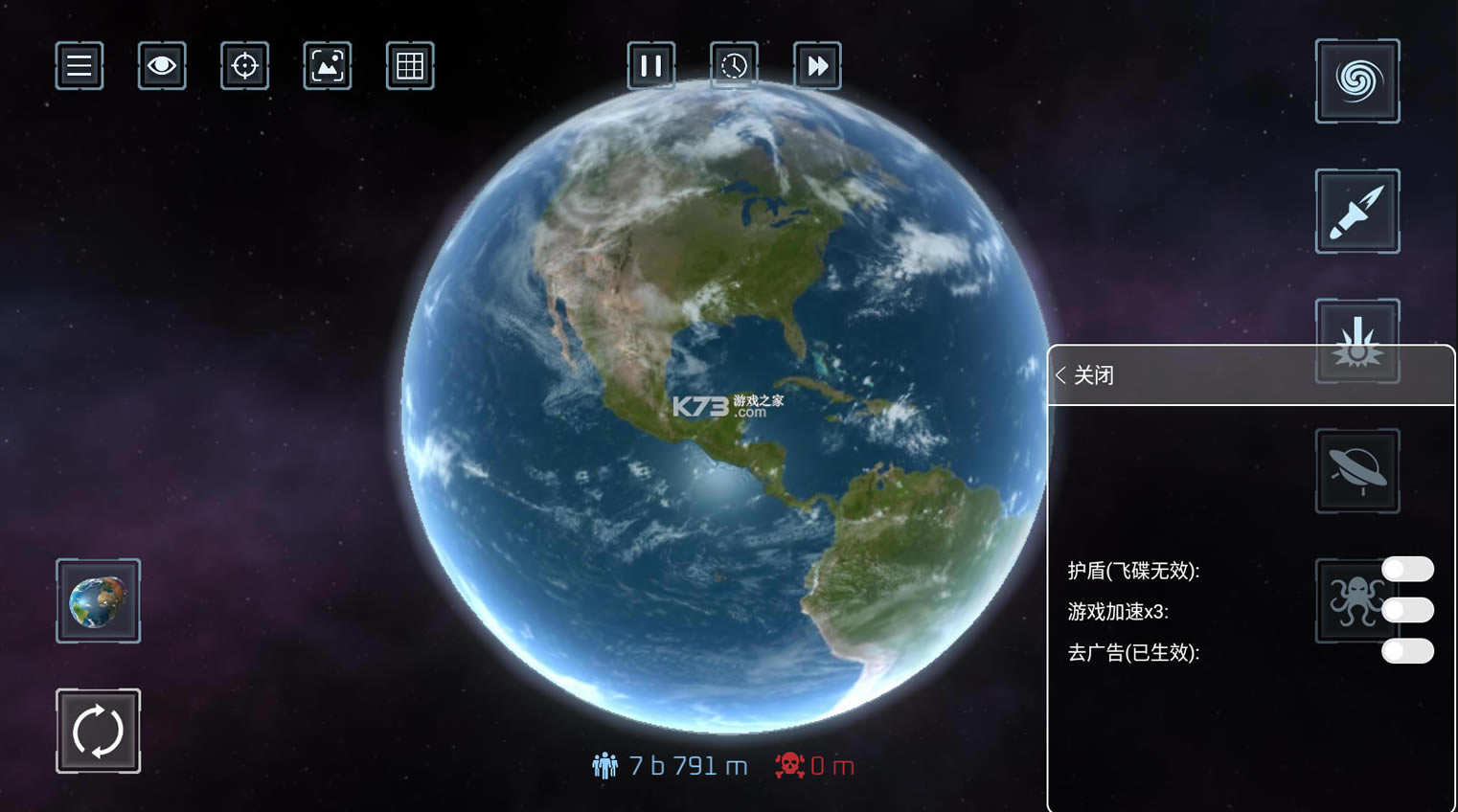The height and width of the screenshot is (812, 1458).
Task: Pause the simulation
Action: click(x=651, y=66)
